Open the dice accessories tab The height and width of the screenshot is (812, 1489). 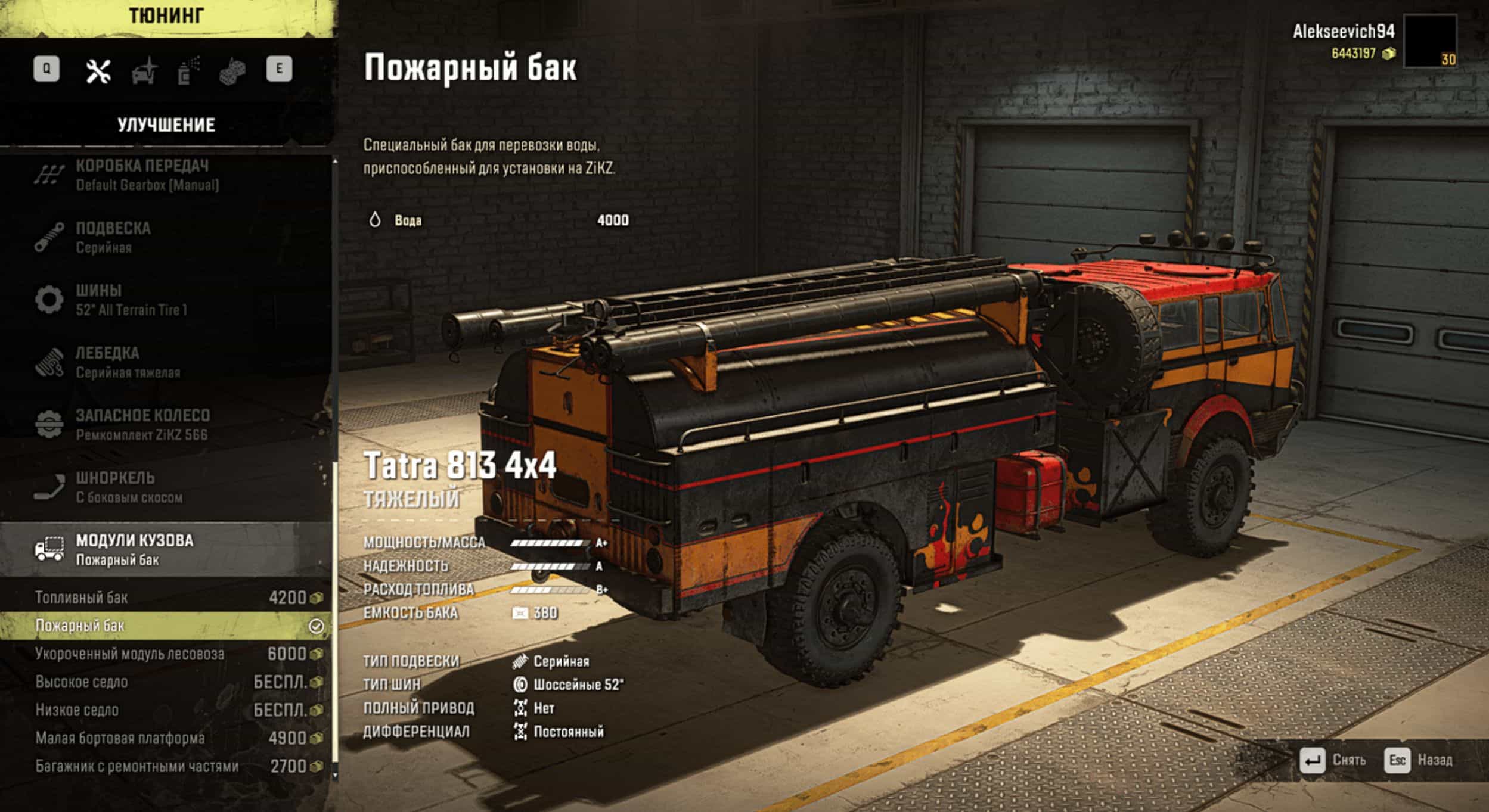(232, 71)
